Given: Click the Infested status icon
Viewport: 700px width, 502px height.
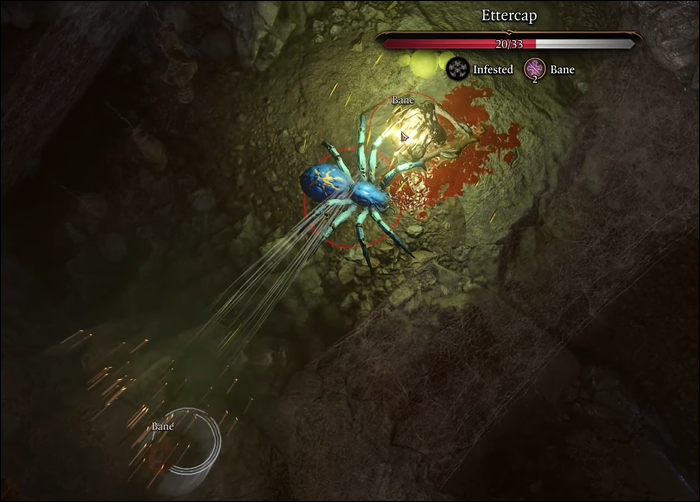Looking at the screenshot, I should (x=458, y=68).
